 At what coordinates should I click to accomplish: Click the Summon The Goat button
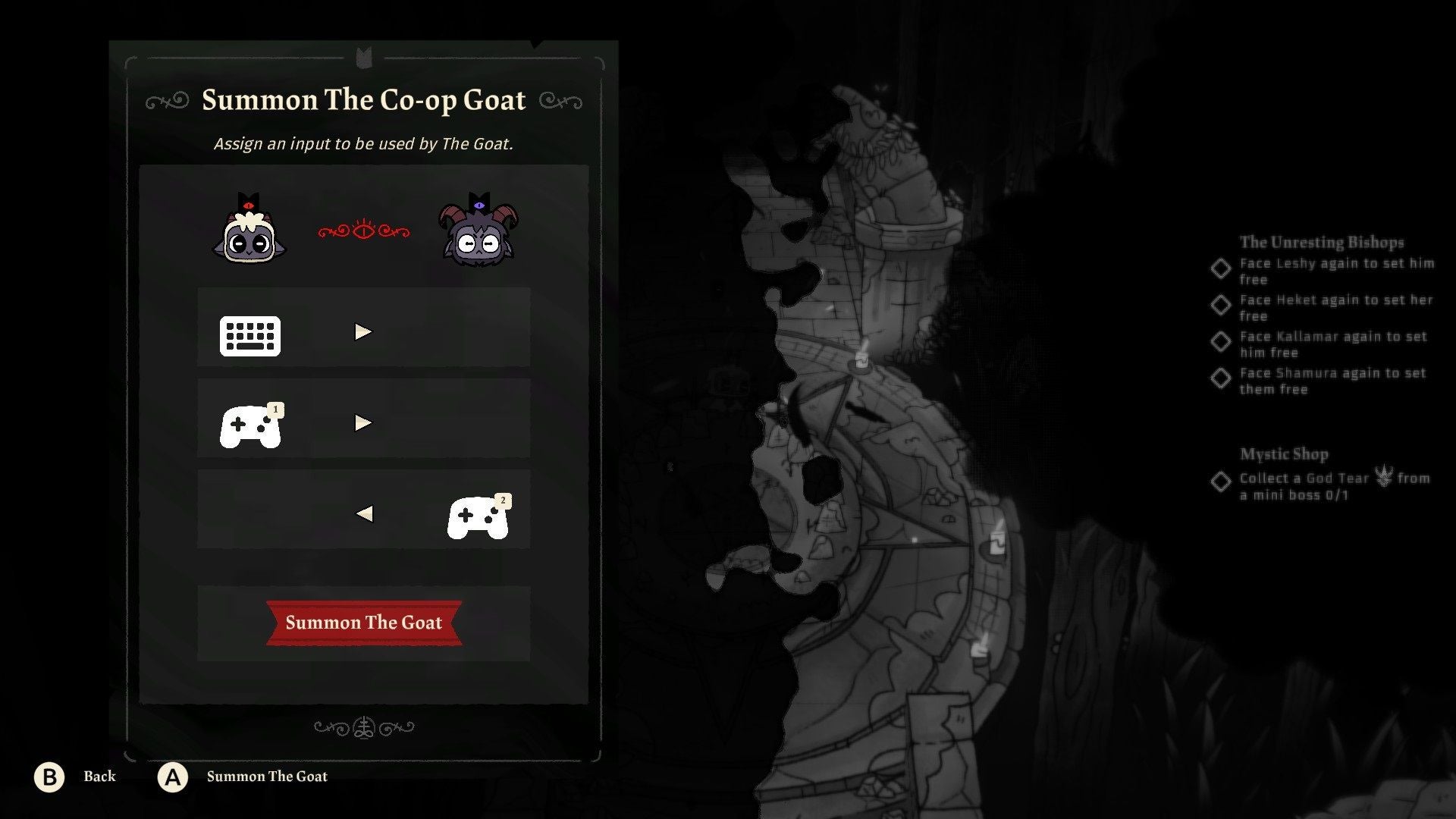pos(363,623)
